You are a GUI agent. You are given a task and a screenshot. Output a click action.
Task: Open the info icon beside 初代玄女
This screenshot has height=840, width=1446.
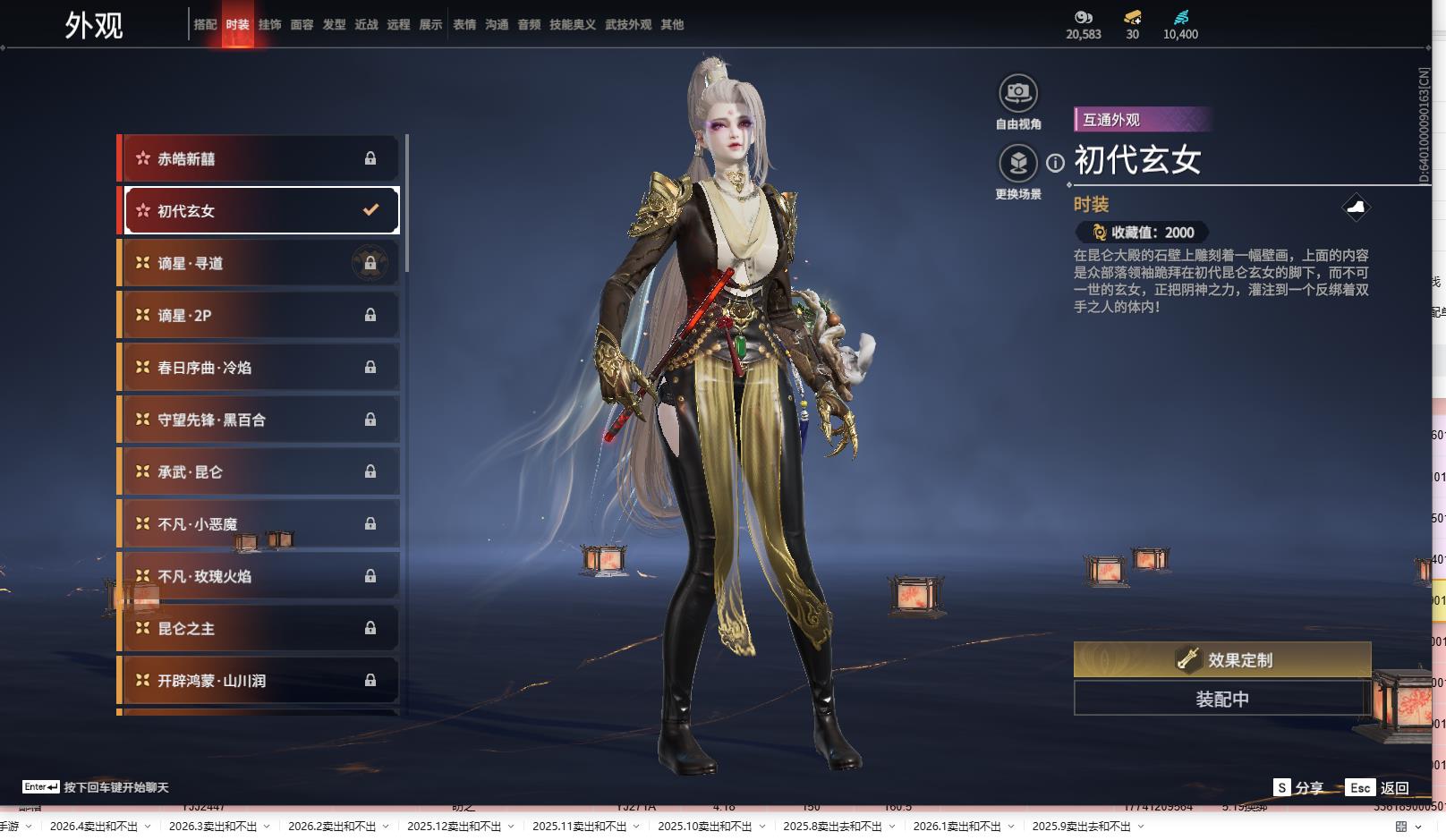(1056, 163)
